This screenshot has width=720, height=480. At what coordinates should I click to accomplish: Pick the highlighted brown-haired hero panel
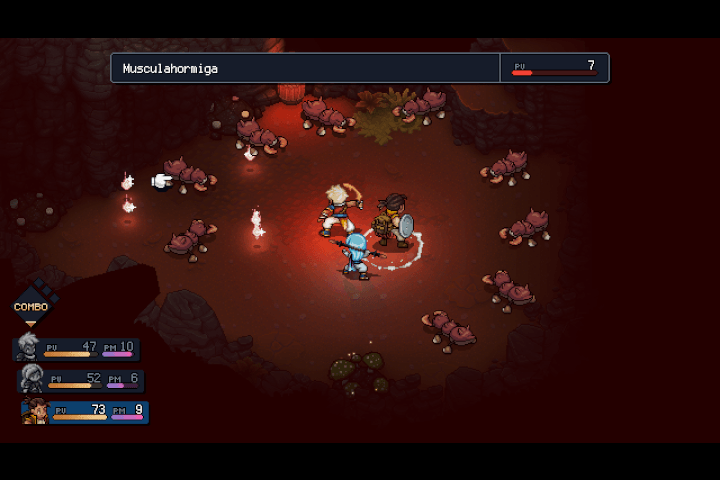pyautogui.click(x=86, y=411)
